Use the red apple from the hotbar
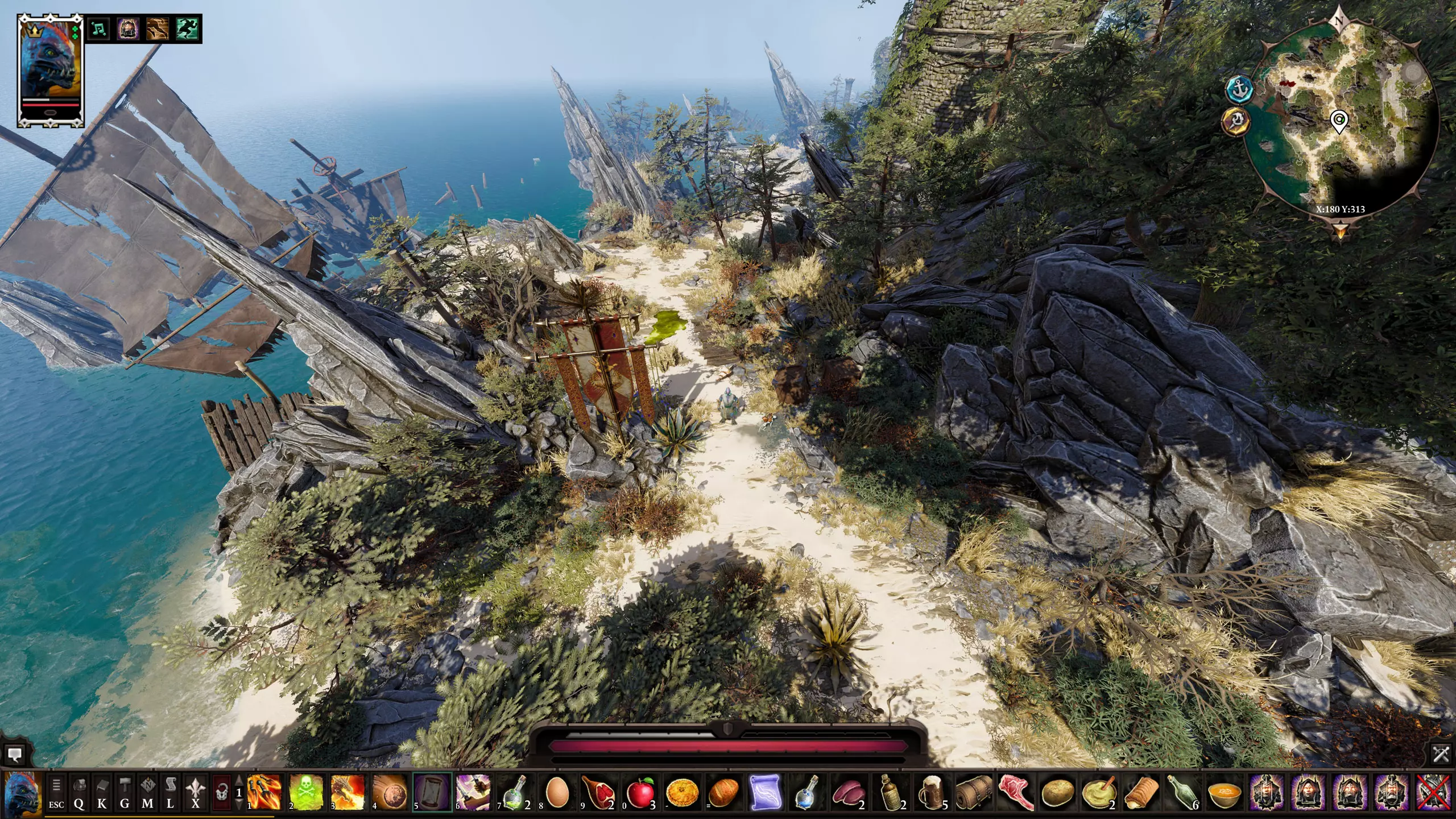The width and height of the screenshot is (1456, 819). point(639,792)
